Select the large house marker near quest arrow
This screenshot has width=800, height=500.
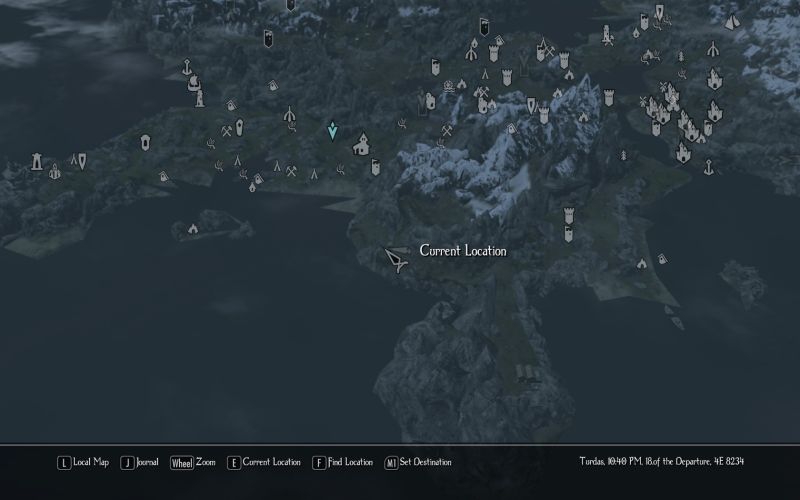click(x=361, y=145)
